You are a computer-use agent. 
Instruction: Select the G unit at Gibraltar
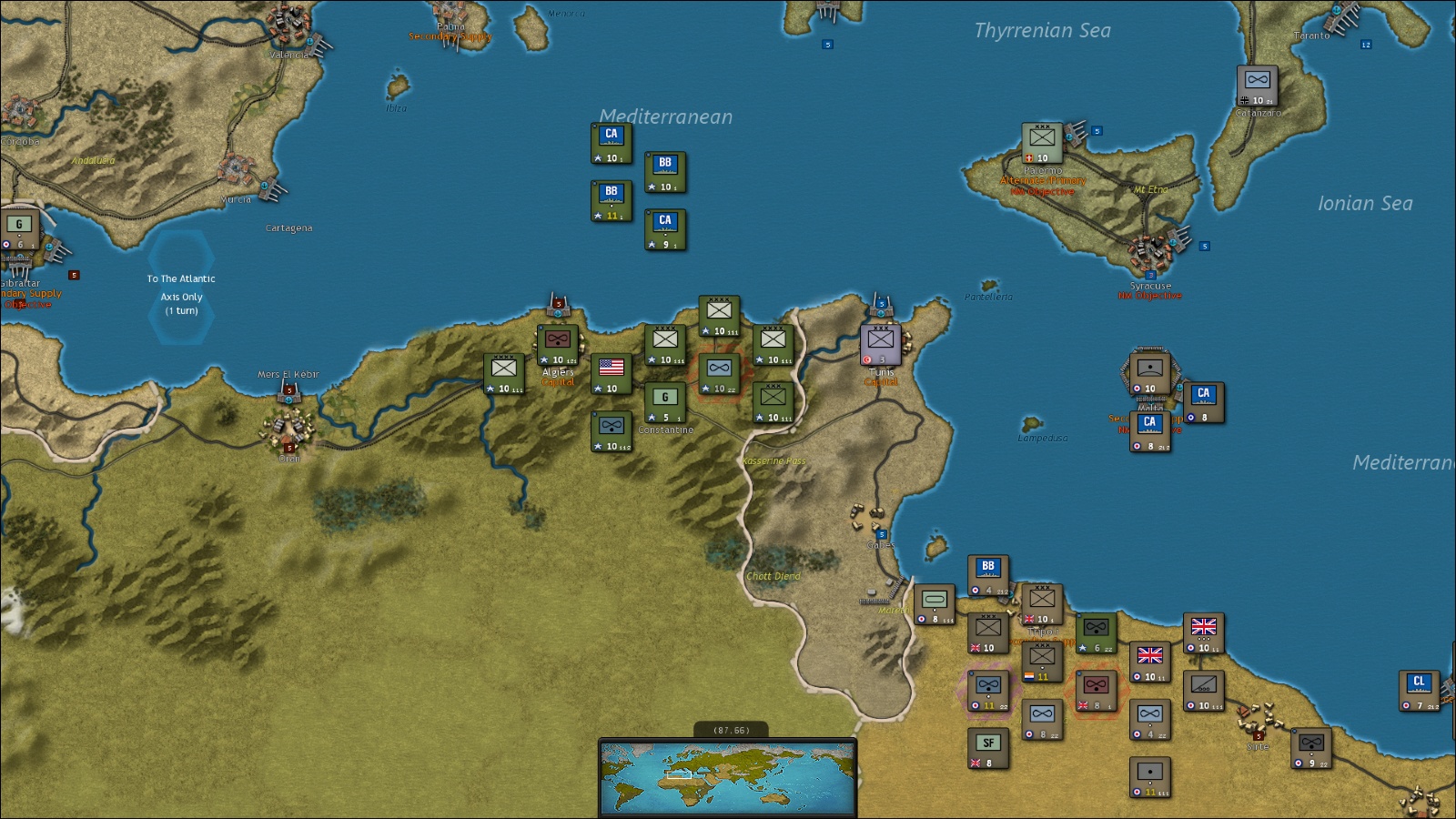point(19,229)
